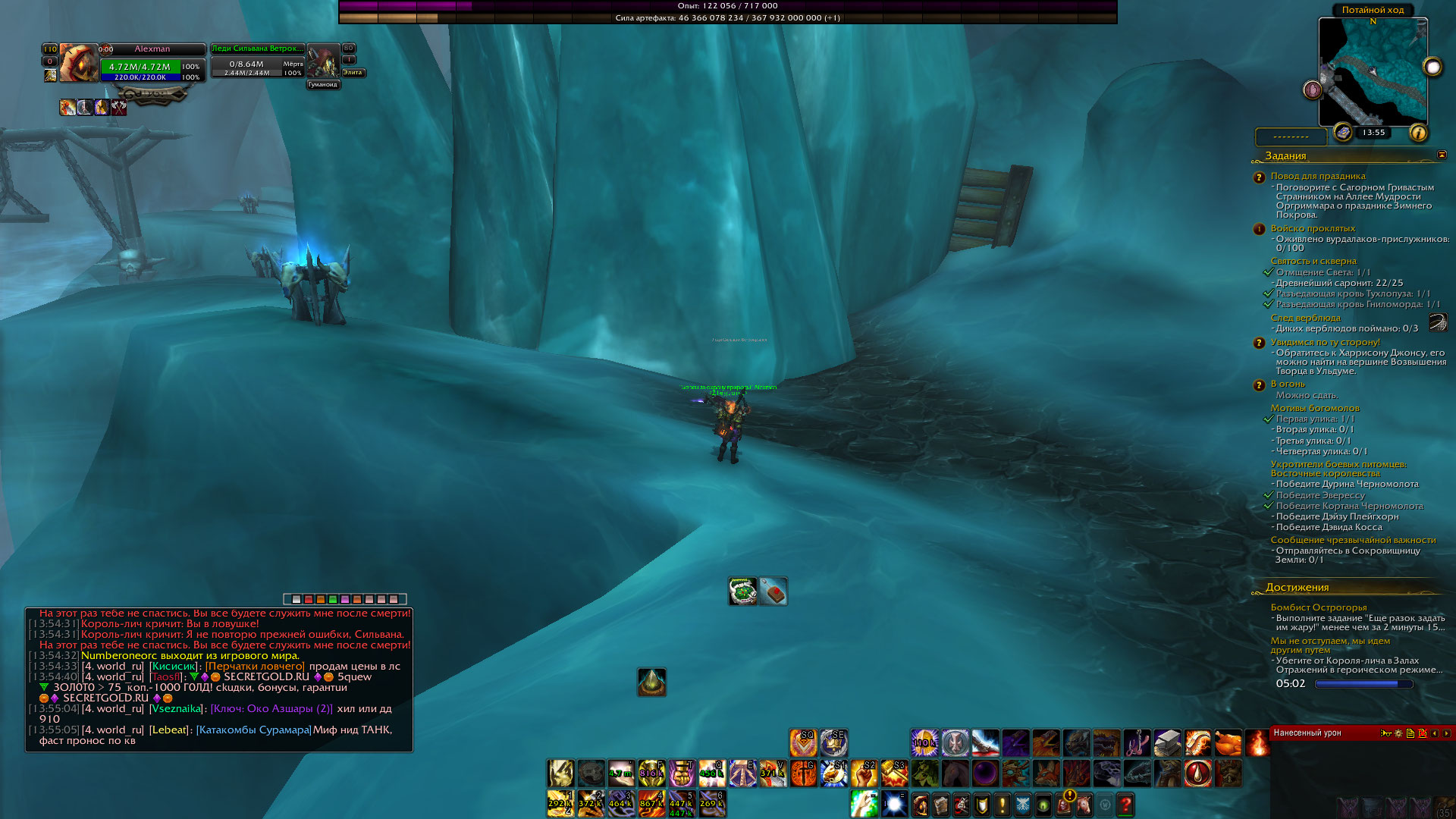The height and width of the screenshot is (819, 1456).
Task: Open quest 'Повод для праздника' in tracker
Action: point(1317,176)
